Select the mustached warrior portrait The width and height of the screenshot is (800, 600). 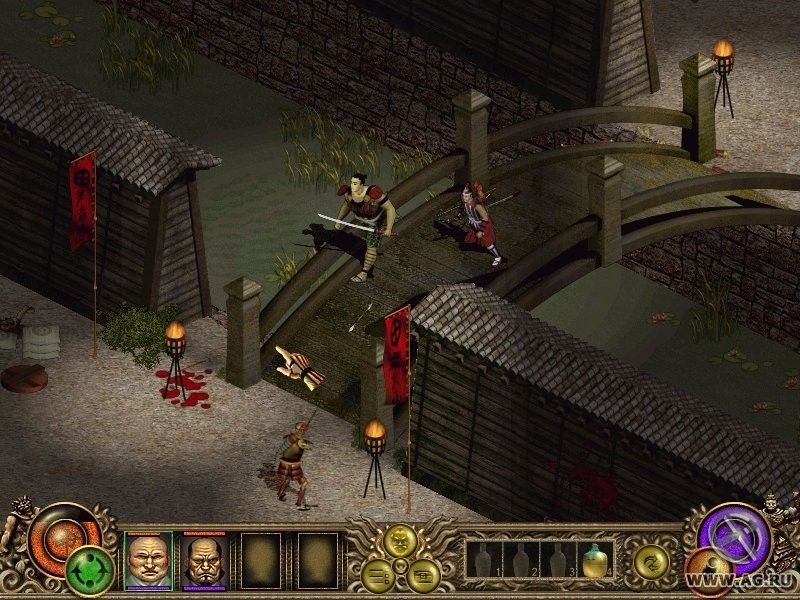204,560
